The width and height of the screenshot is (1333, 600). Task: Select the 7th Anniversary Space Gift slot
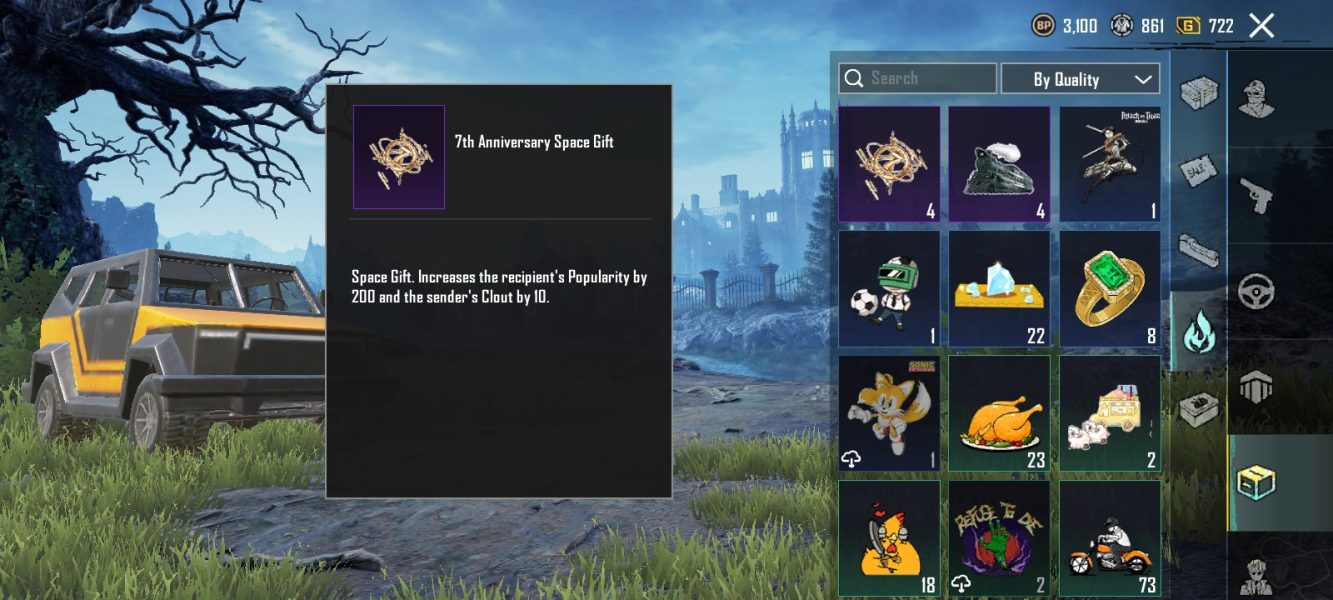point(889,164)
